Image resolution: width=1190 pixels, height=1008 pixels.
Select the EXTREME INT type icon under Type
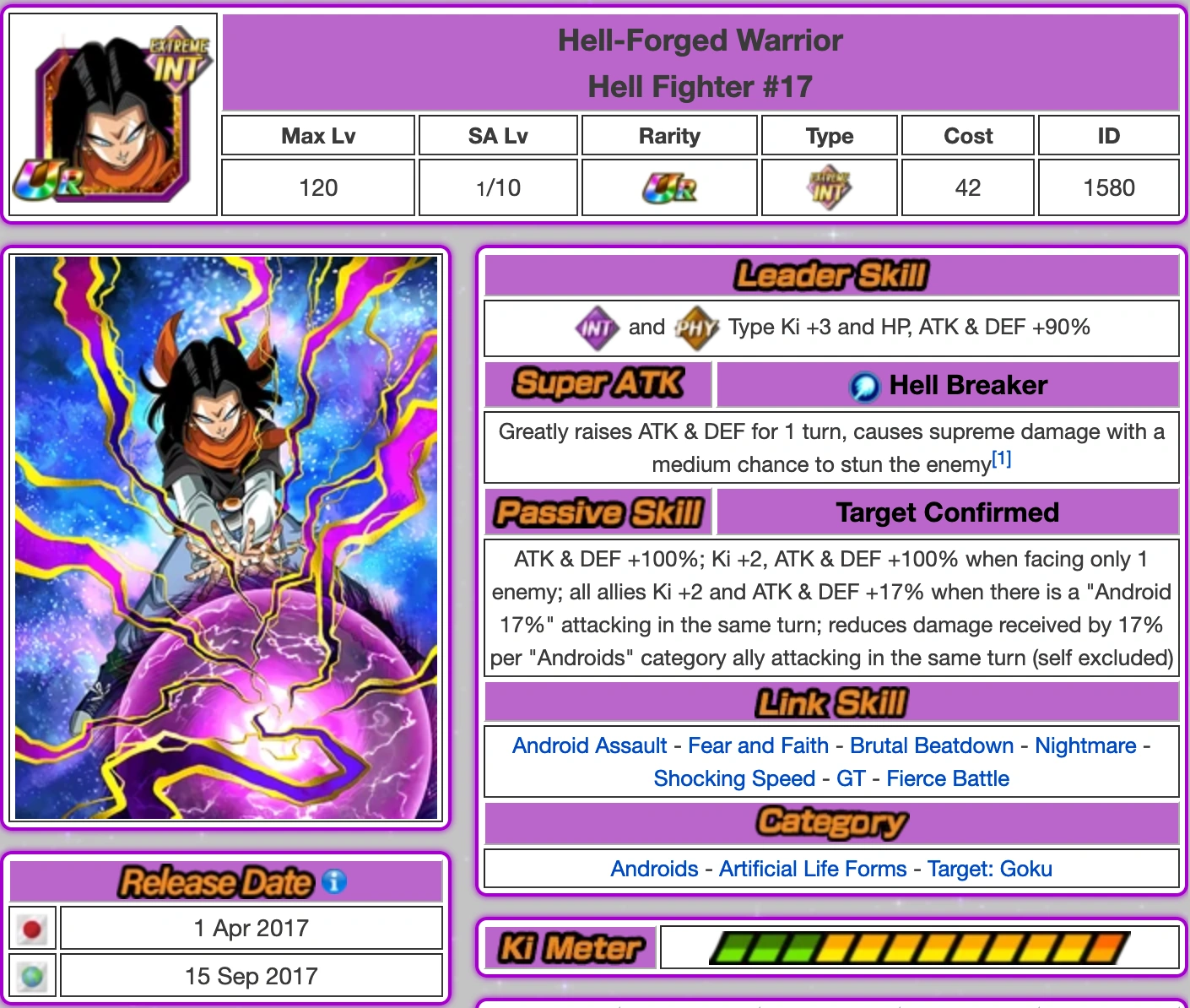[x=828, y=186]
